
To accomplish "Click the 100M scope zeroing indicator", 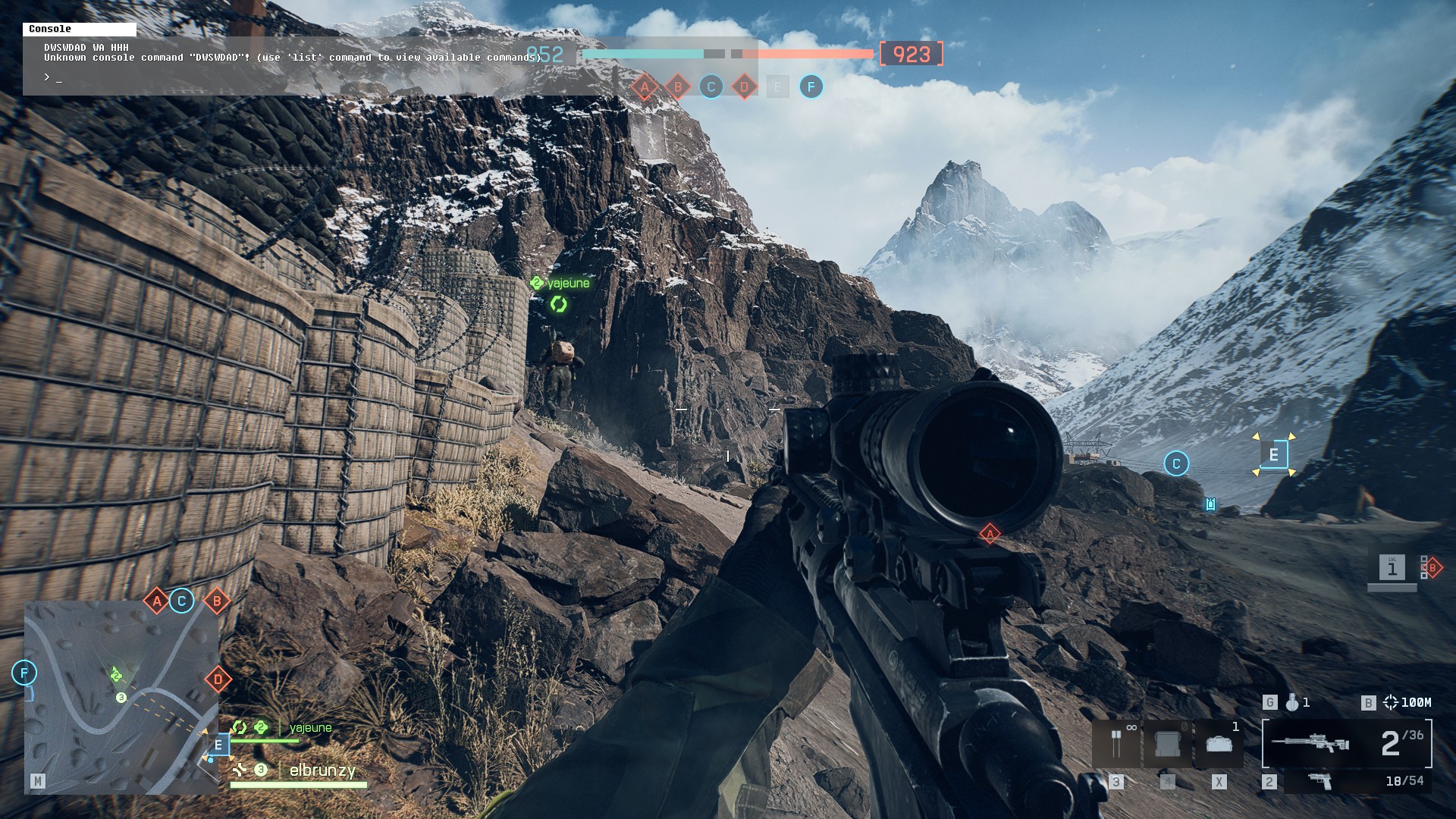I will [x=1407, y=703].
